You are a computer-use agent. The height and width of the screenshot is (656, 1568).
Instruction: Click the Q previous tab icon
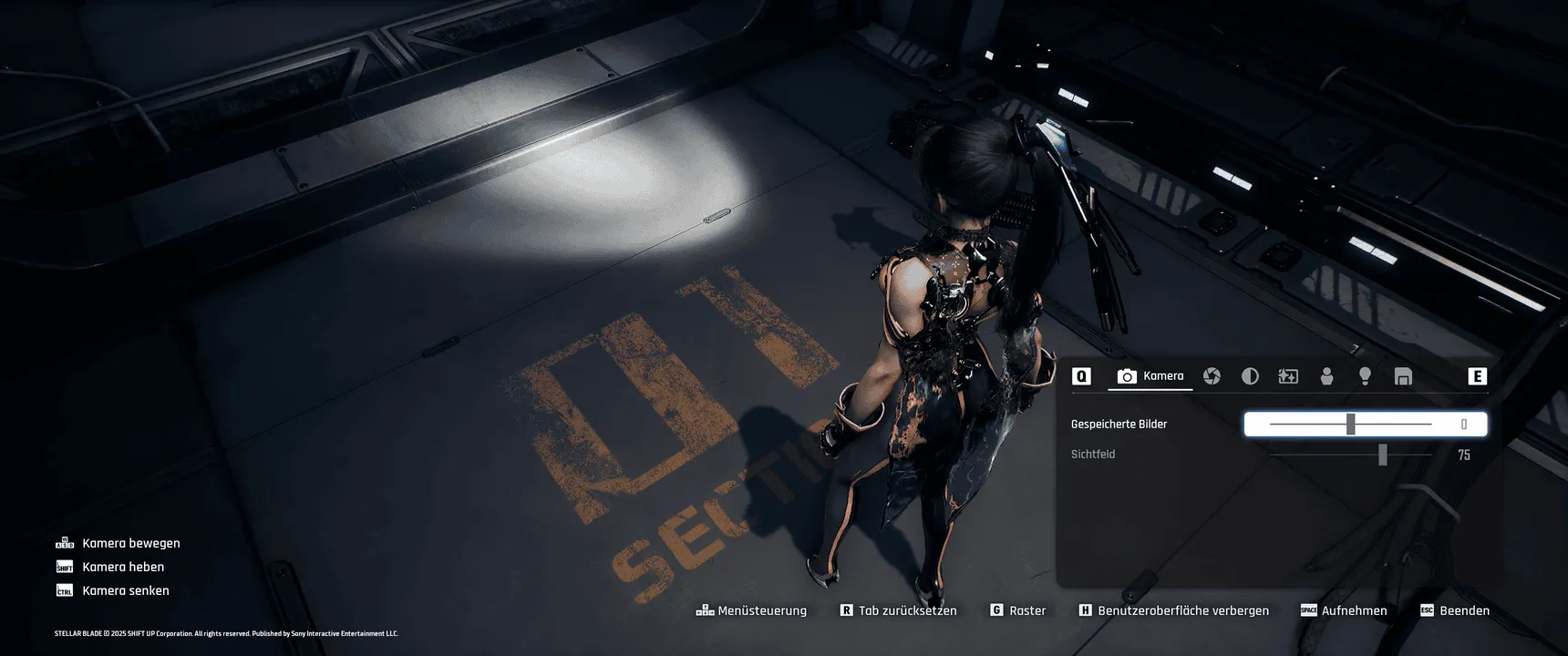1082,374
